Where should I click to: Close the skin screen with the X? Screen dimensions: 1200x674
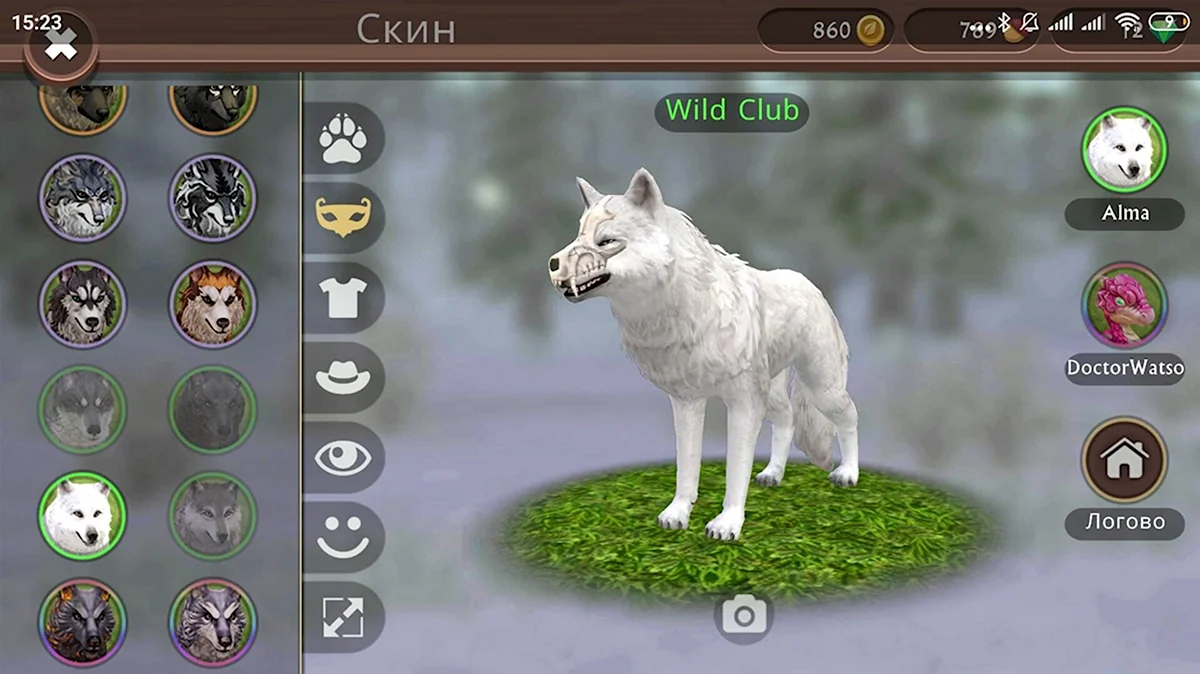[60, 44]
